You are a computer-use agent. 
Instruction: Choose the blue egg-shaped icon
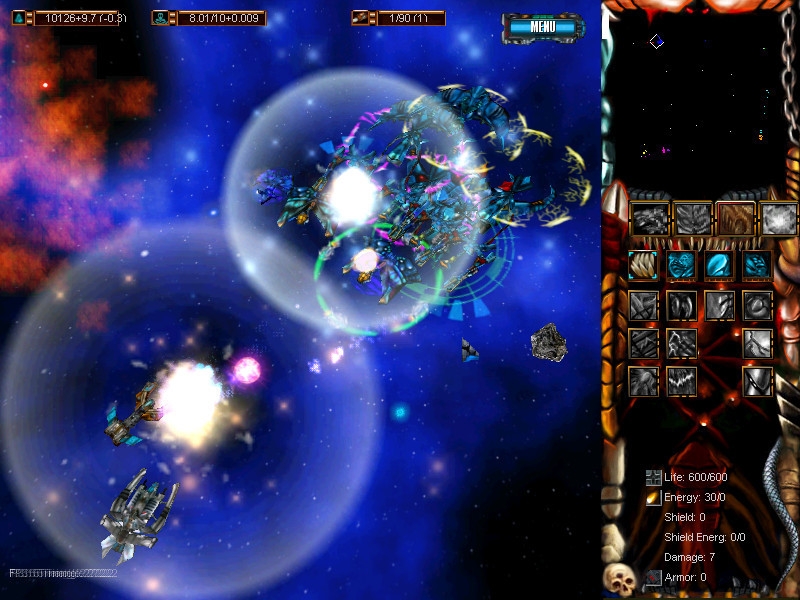718,265
